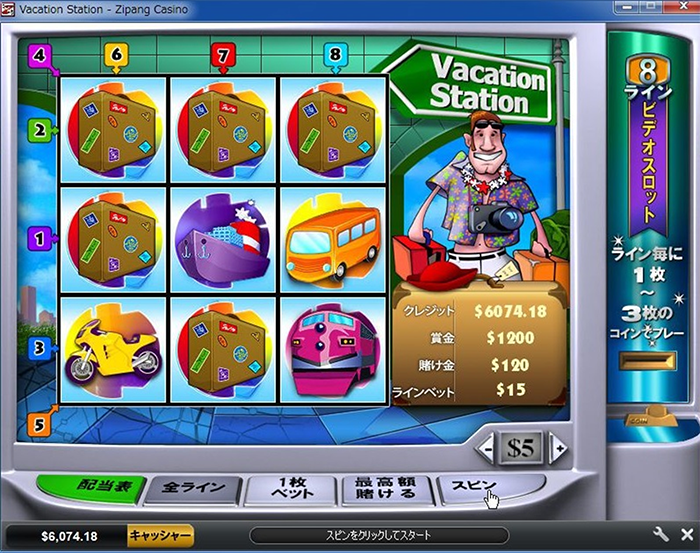
Task: Activate payline 5 marker
Action: pos(36,423)
